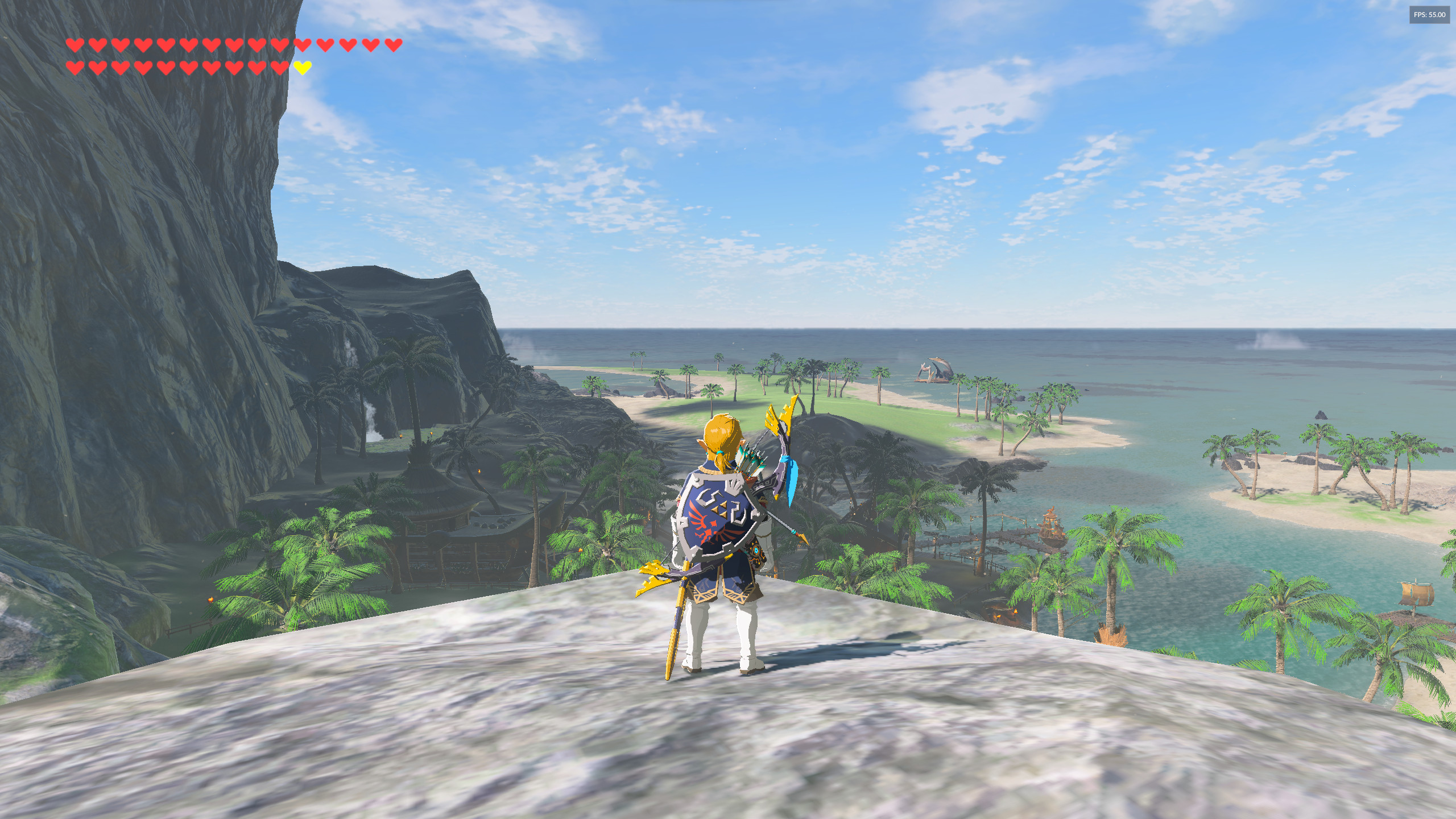Click the red heart beside the yellow one

[280, 67]
